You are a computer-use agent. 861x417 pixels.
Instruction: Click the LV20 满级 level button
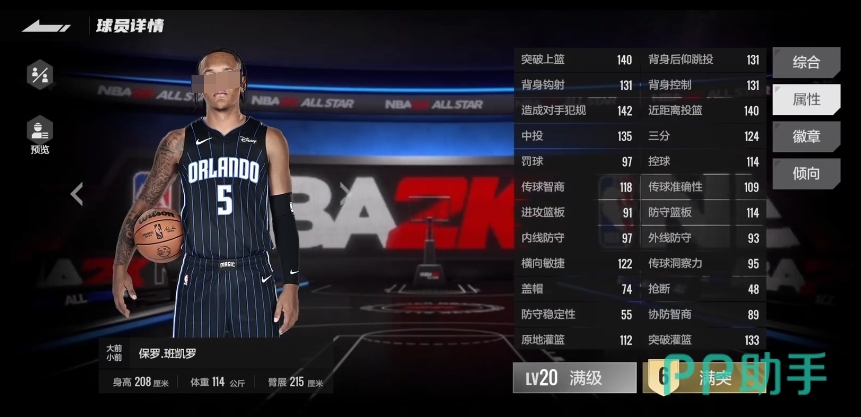click(574, 378)
